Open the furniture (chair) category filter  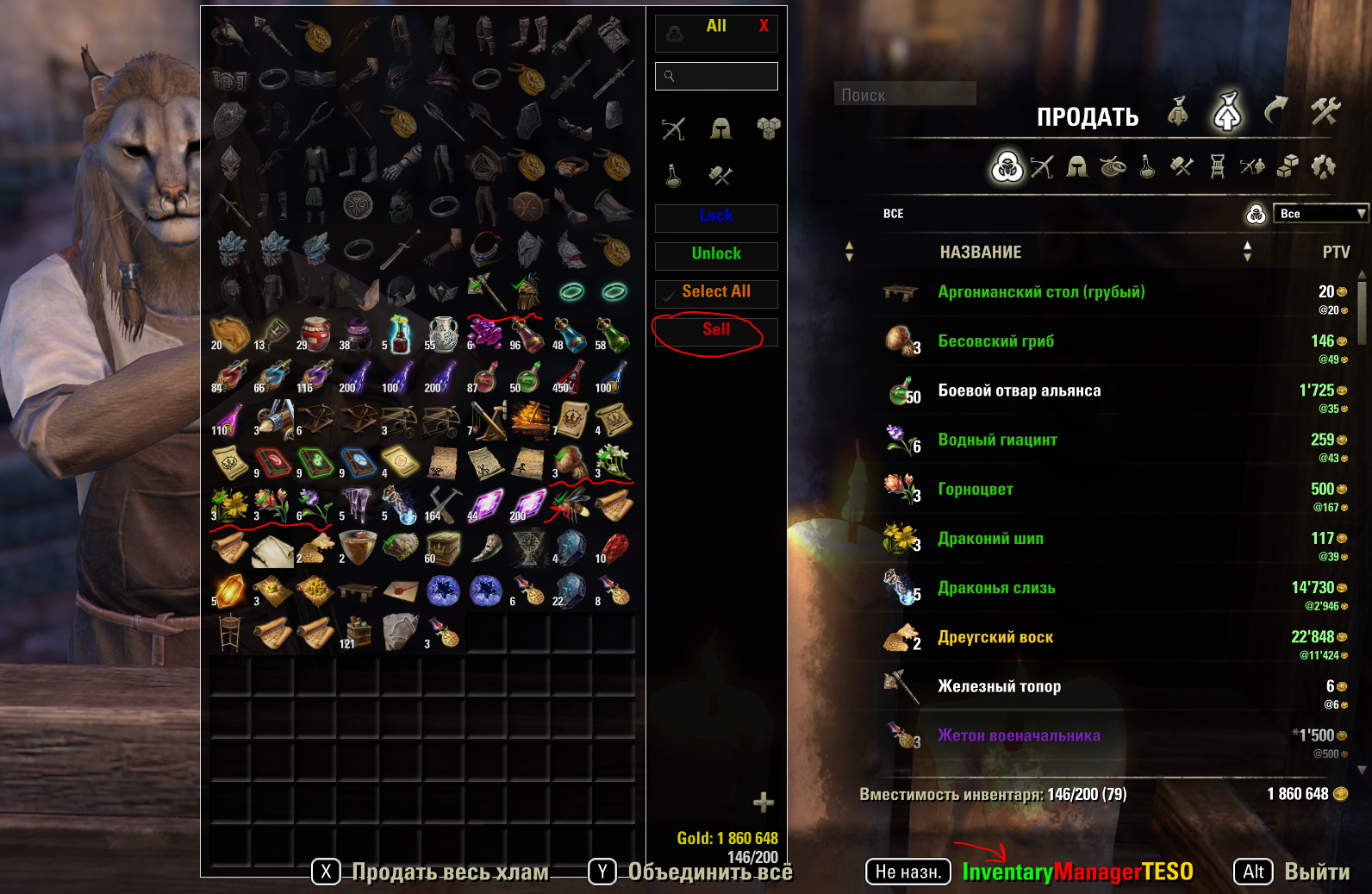pos(1218,168)
